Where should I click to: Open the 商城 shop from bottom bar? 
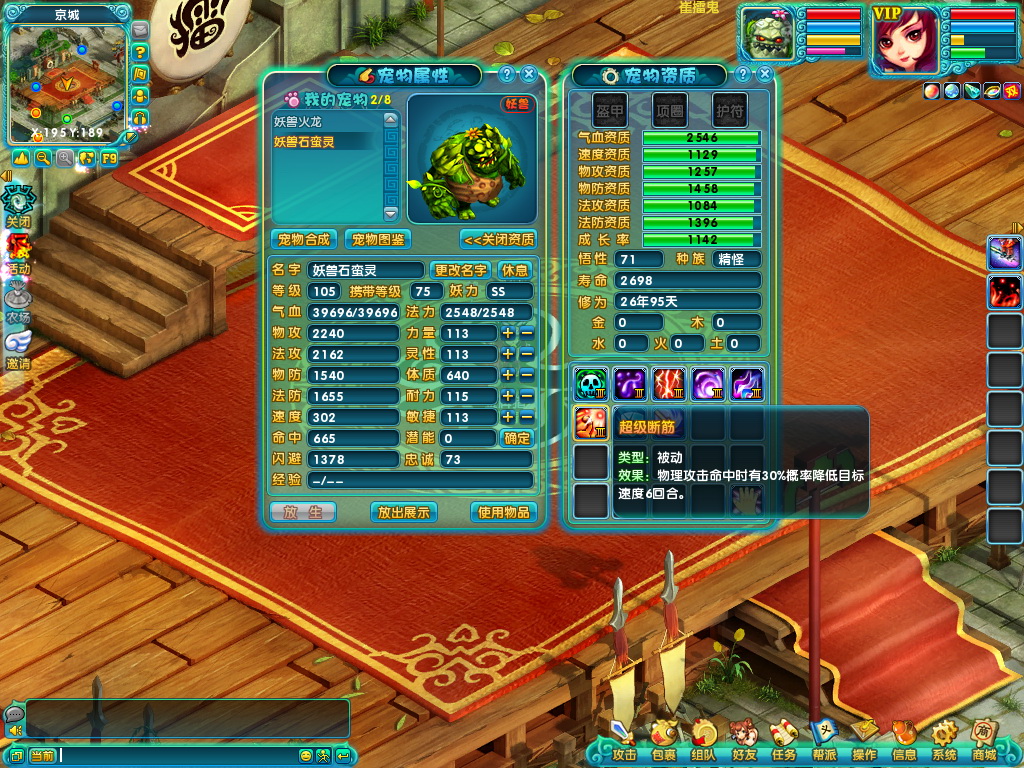(x=984, y=742)
